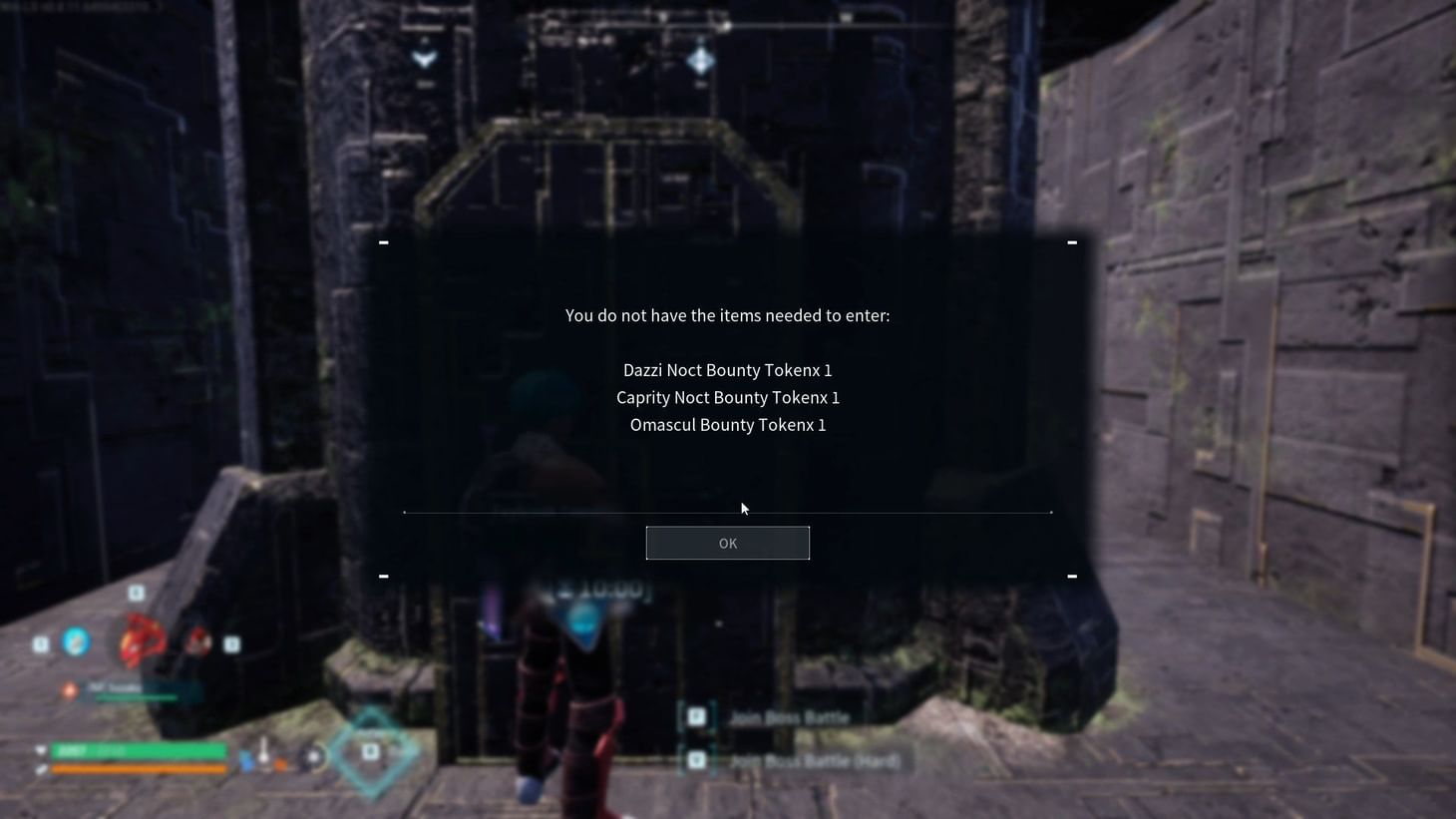Click the F keybind icon beside Join Boss Battle
The height and width of the screenshot is (819, 1456).
696,714
